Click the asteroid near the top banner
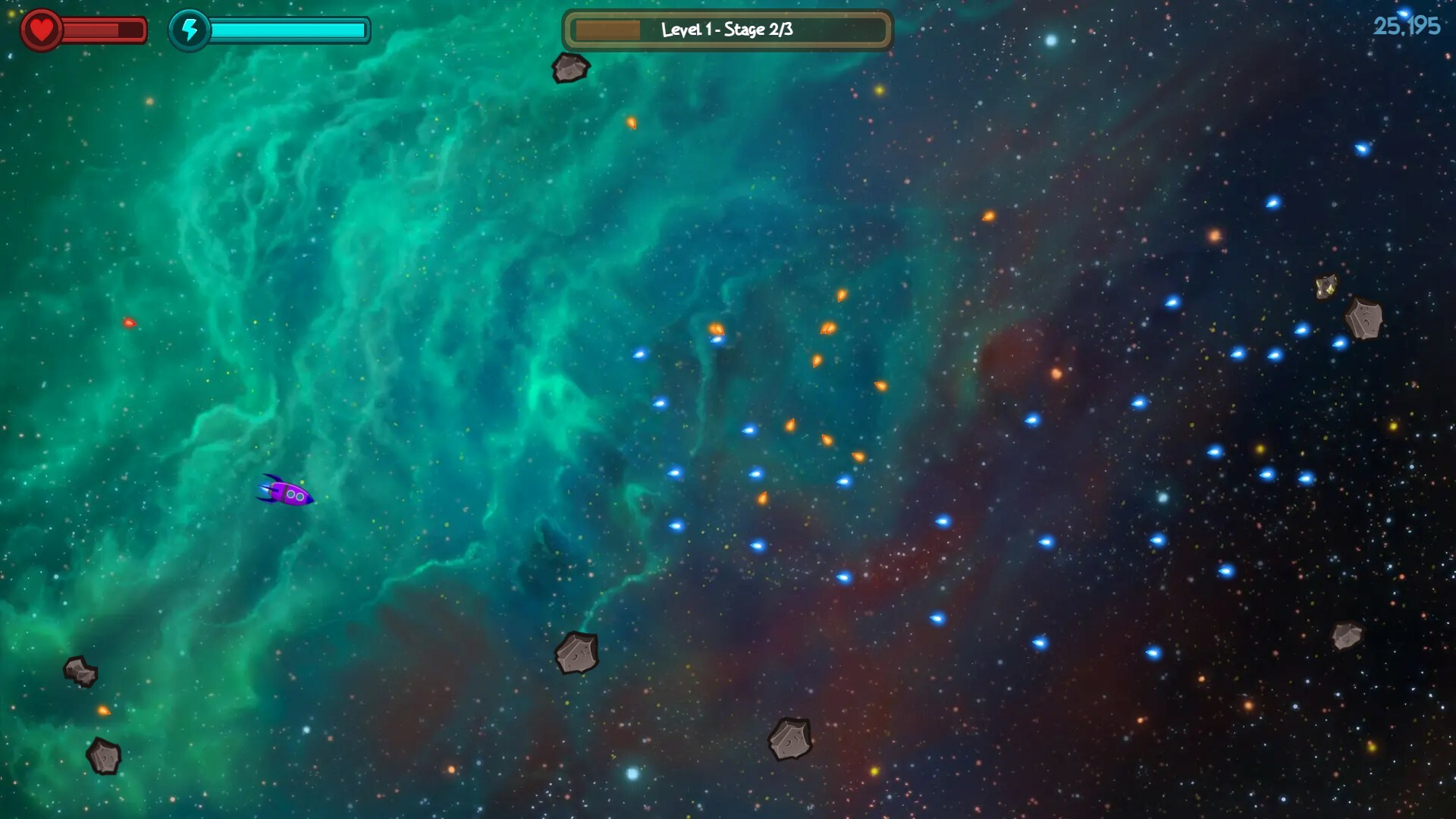The height and width of the screenshot is (819, 1456). tap(571, 67)
